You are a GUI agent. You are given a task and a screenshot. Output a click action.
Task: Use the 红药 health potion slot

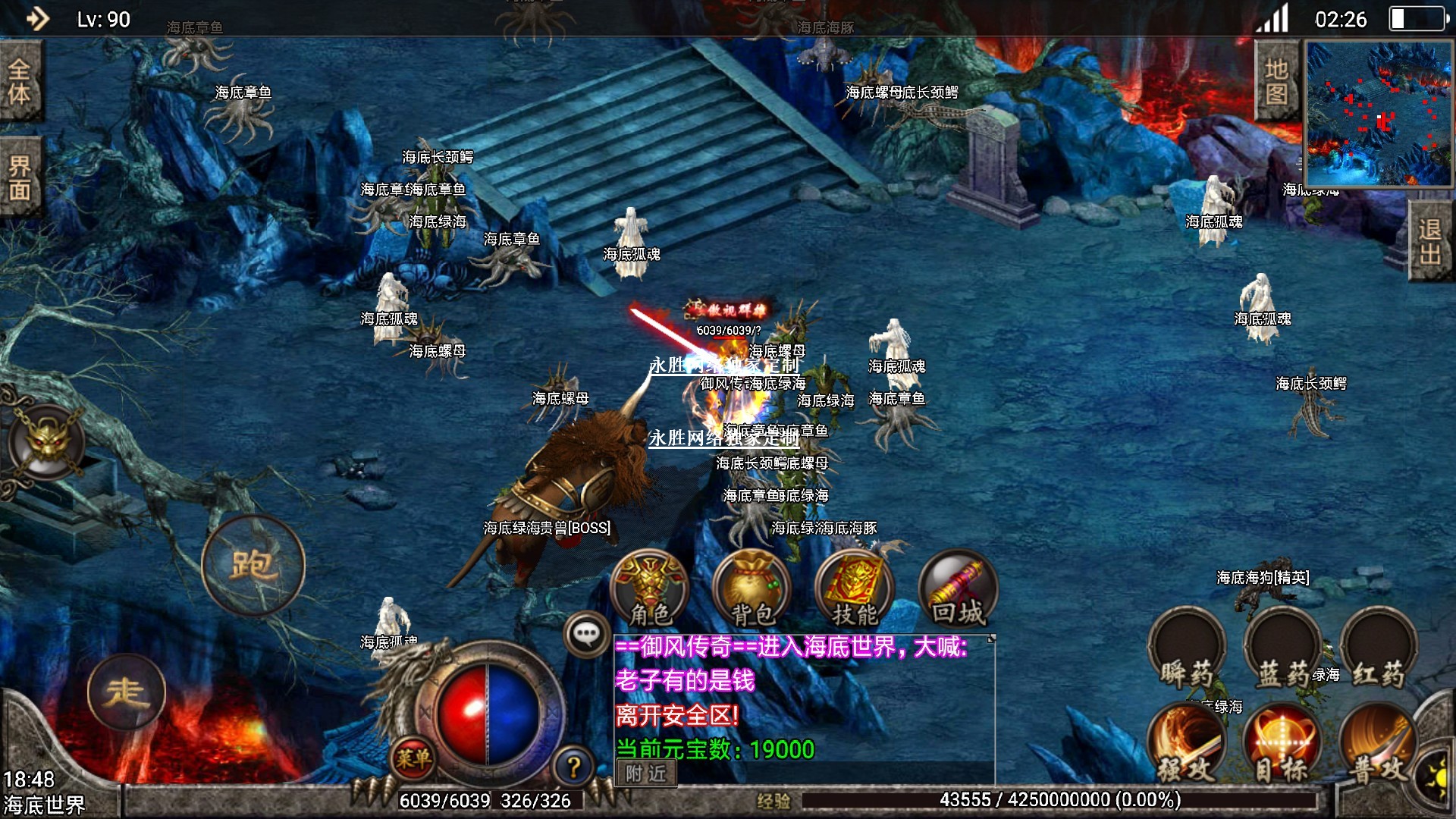pos(1379,651)
